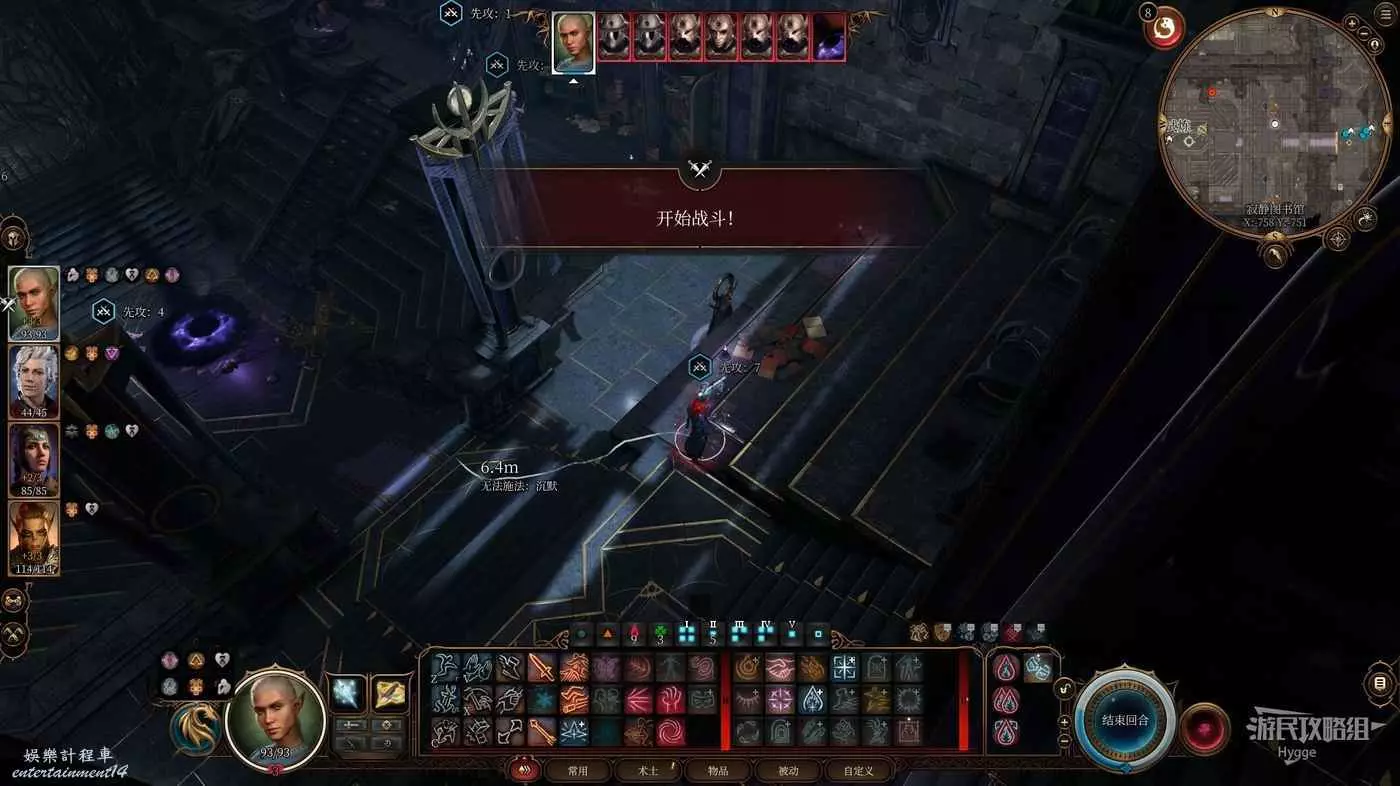Click the red swirl button beside the minimap
The width and height of the screenshot is (1400, 786).
[1164, 31]
